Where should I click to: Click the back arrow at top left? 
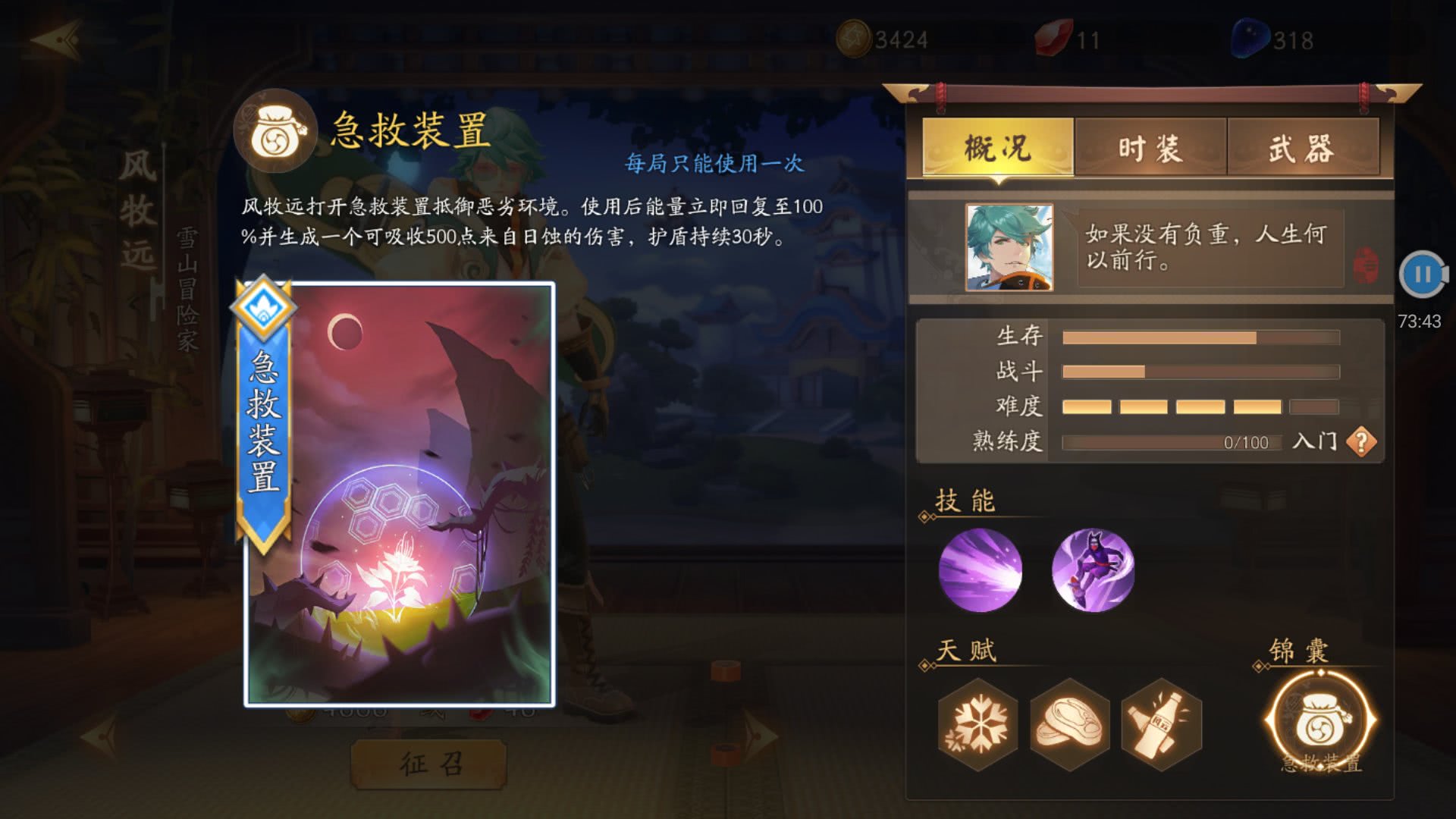click(x=57, y=39)
